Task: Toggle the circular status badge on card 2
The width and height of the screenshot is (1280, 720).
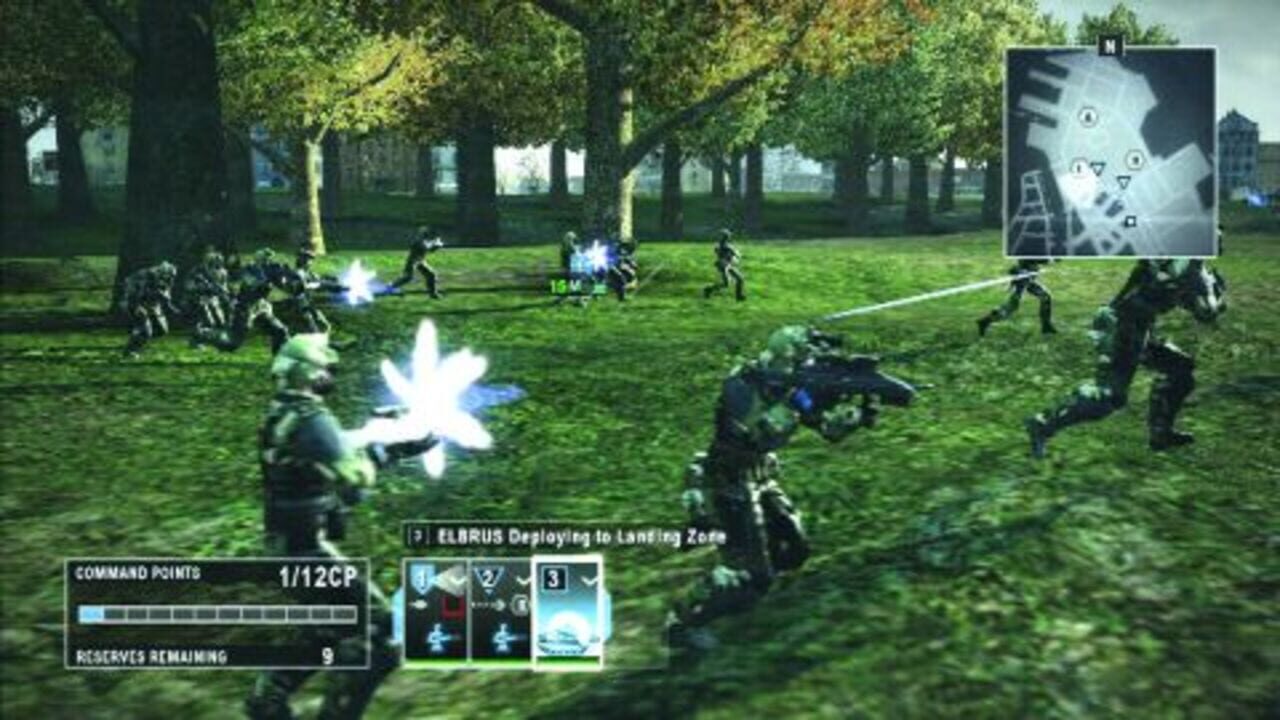Action: pyautogui.click(x=521, y=606)
